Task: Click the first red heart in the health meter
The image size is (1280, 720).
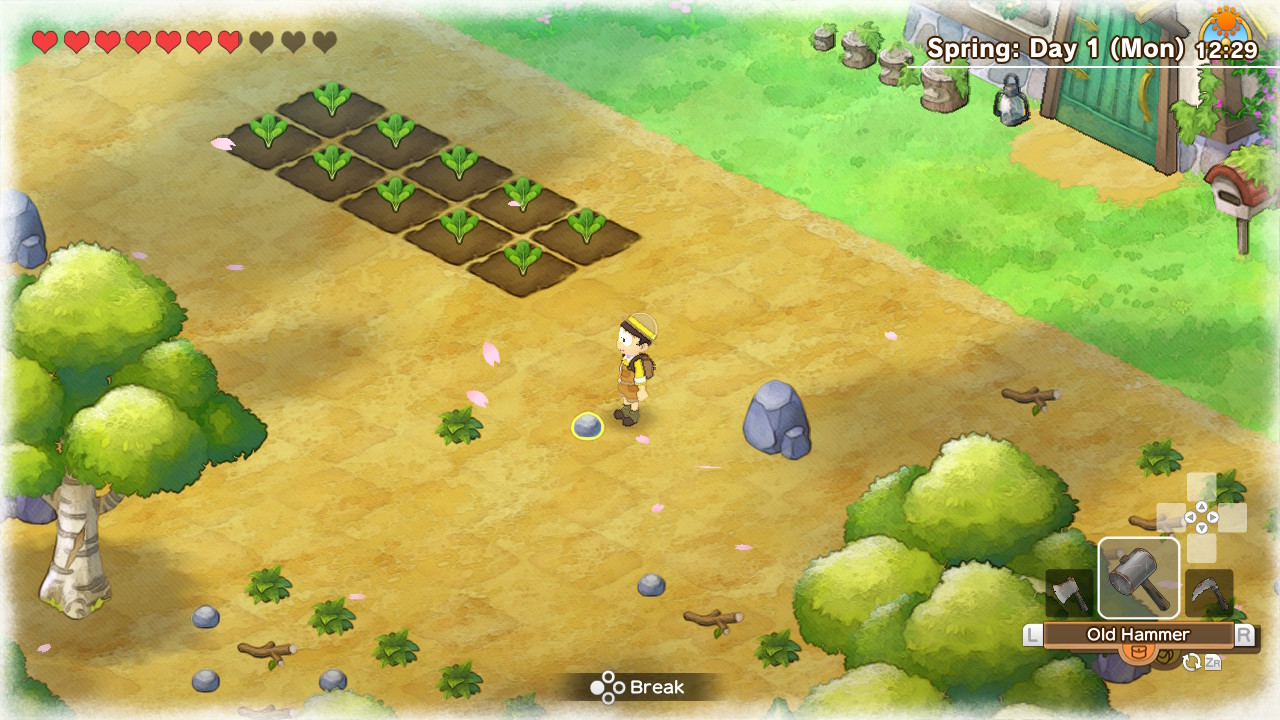Action: point(42,43)
